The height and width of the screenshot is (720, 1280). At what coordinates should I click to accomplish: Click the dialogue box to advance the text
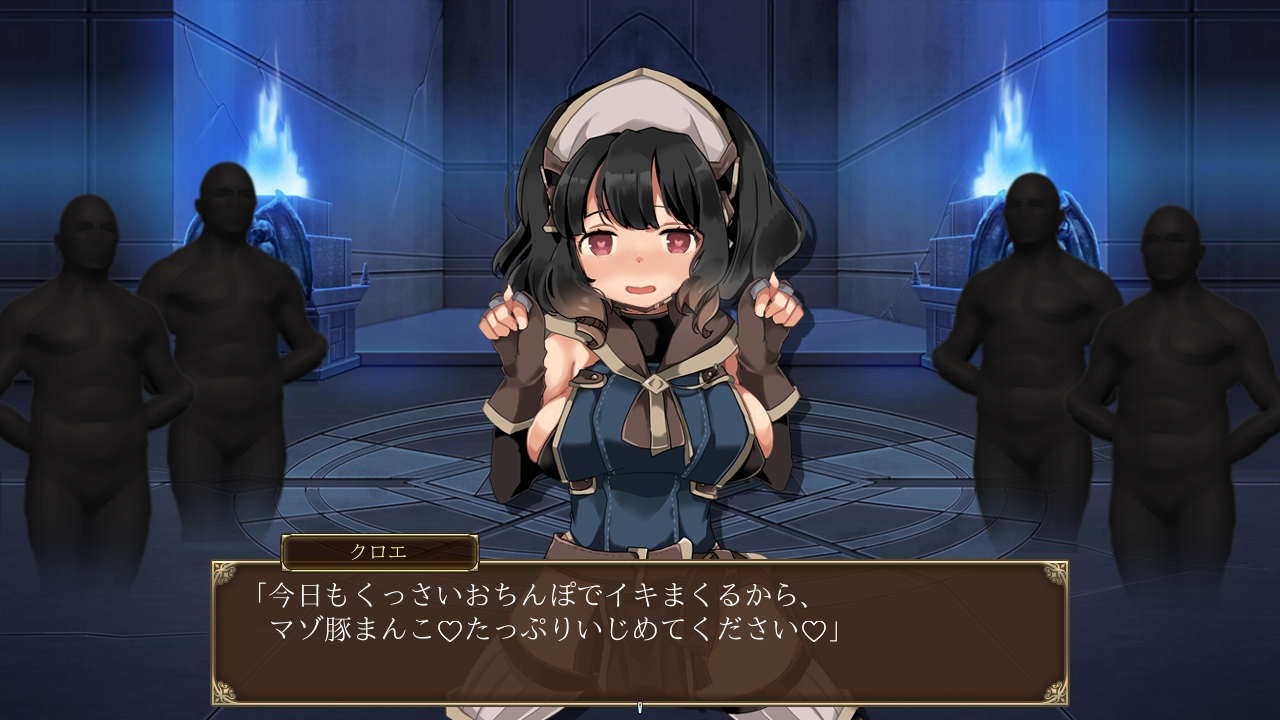point(640,630)
